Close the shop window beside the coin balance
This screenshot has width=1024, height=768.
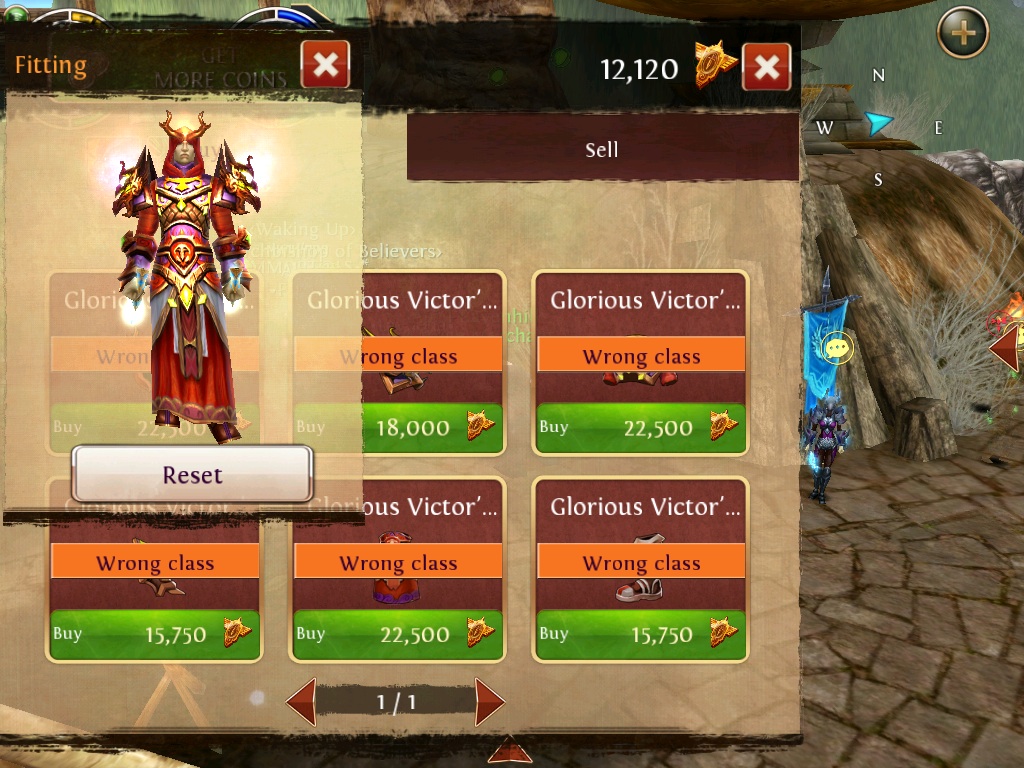pos(766,68)
